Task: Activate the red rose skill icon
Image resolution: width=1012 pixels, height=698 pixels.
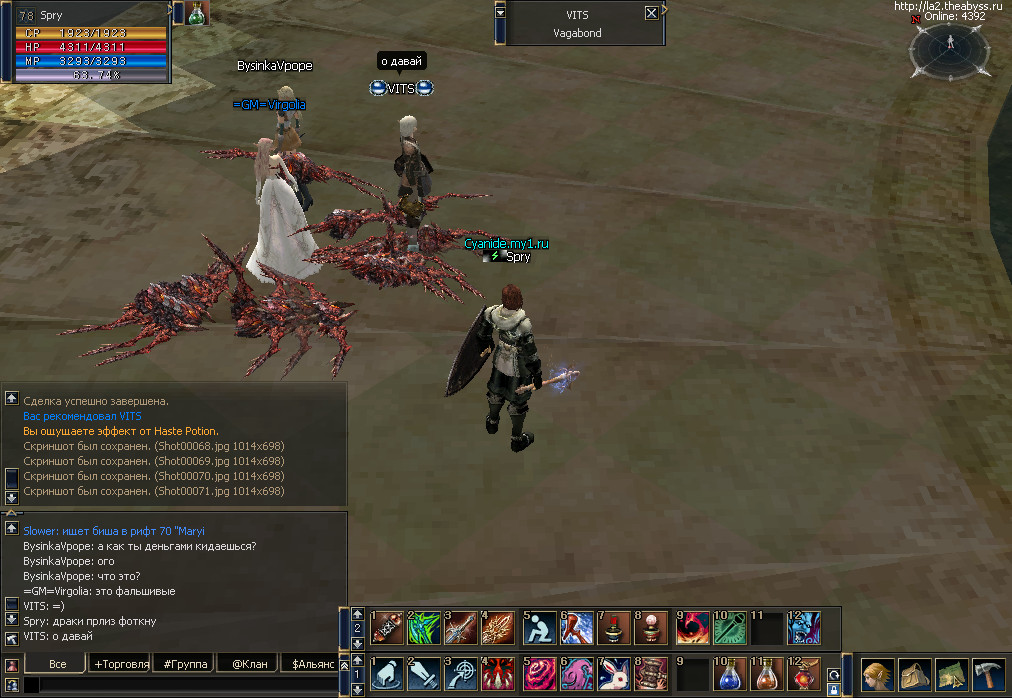Action: click(x=541, y=674)
